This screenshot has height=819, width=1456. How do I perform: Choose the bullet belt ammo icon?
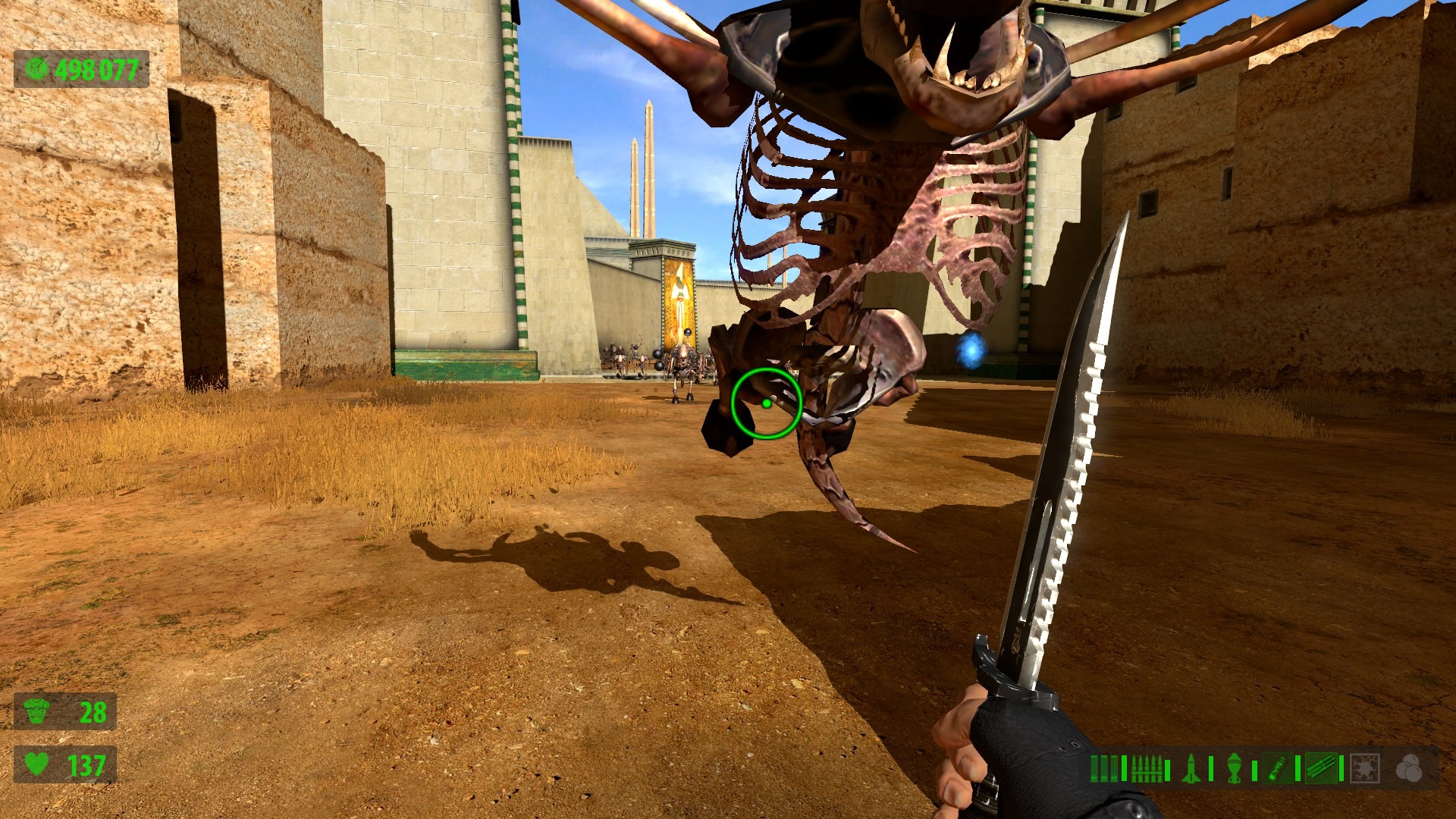pos(1145,768)
